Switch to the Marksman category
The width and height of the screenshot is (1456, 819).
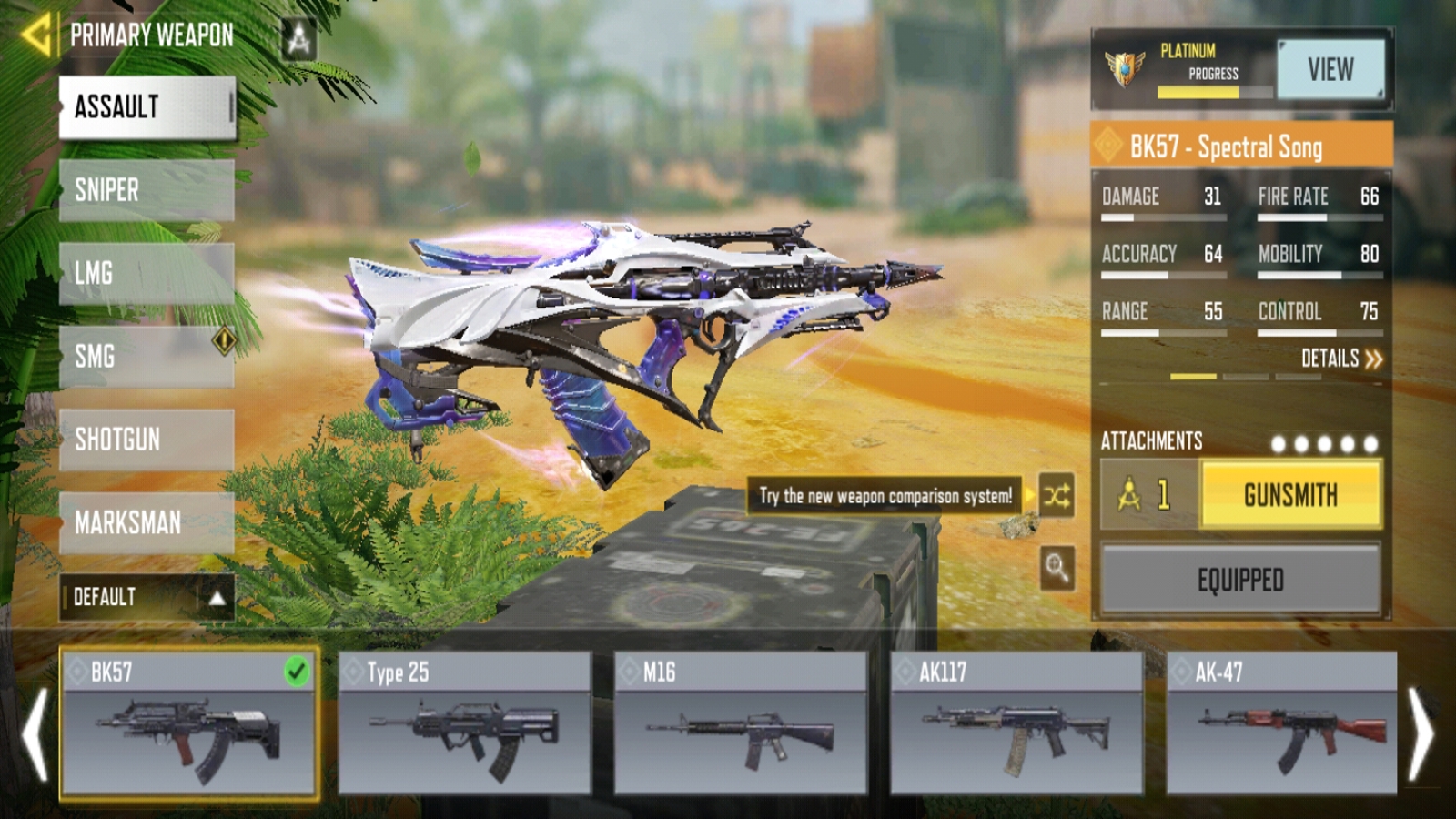pyautogui.click(x=147, y=522)
